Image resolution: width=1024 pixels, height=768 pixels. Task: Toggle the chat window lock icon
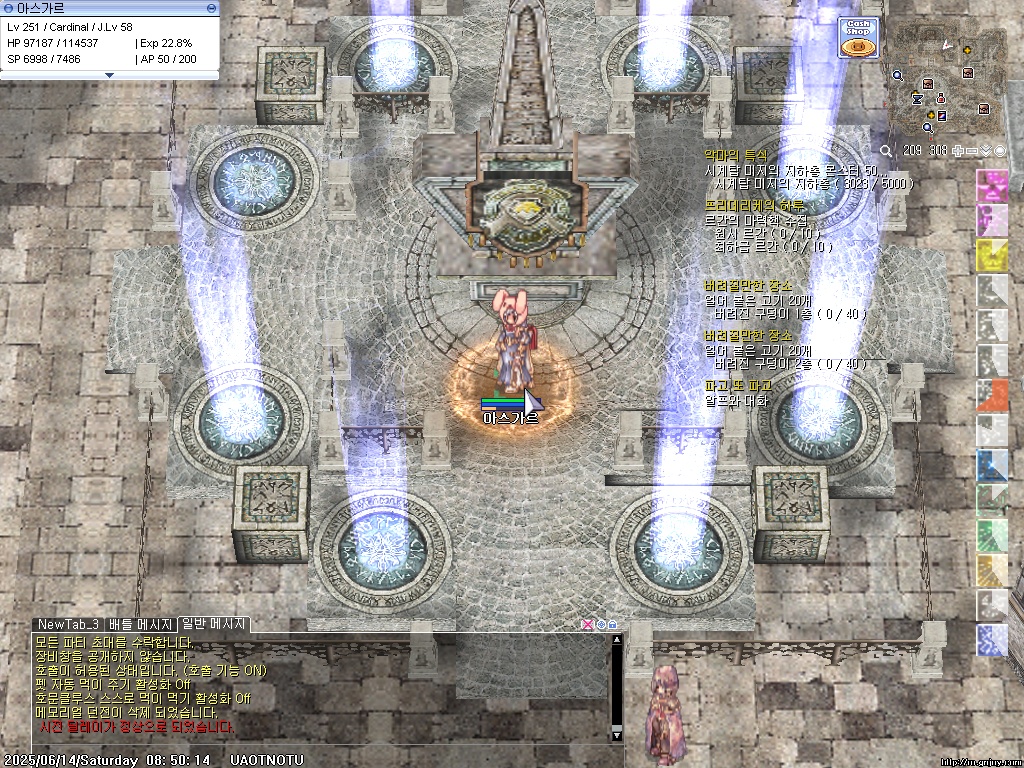612,625
